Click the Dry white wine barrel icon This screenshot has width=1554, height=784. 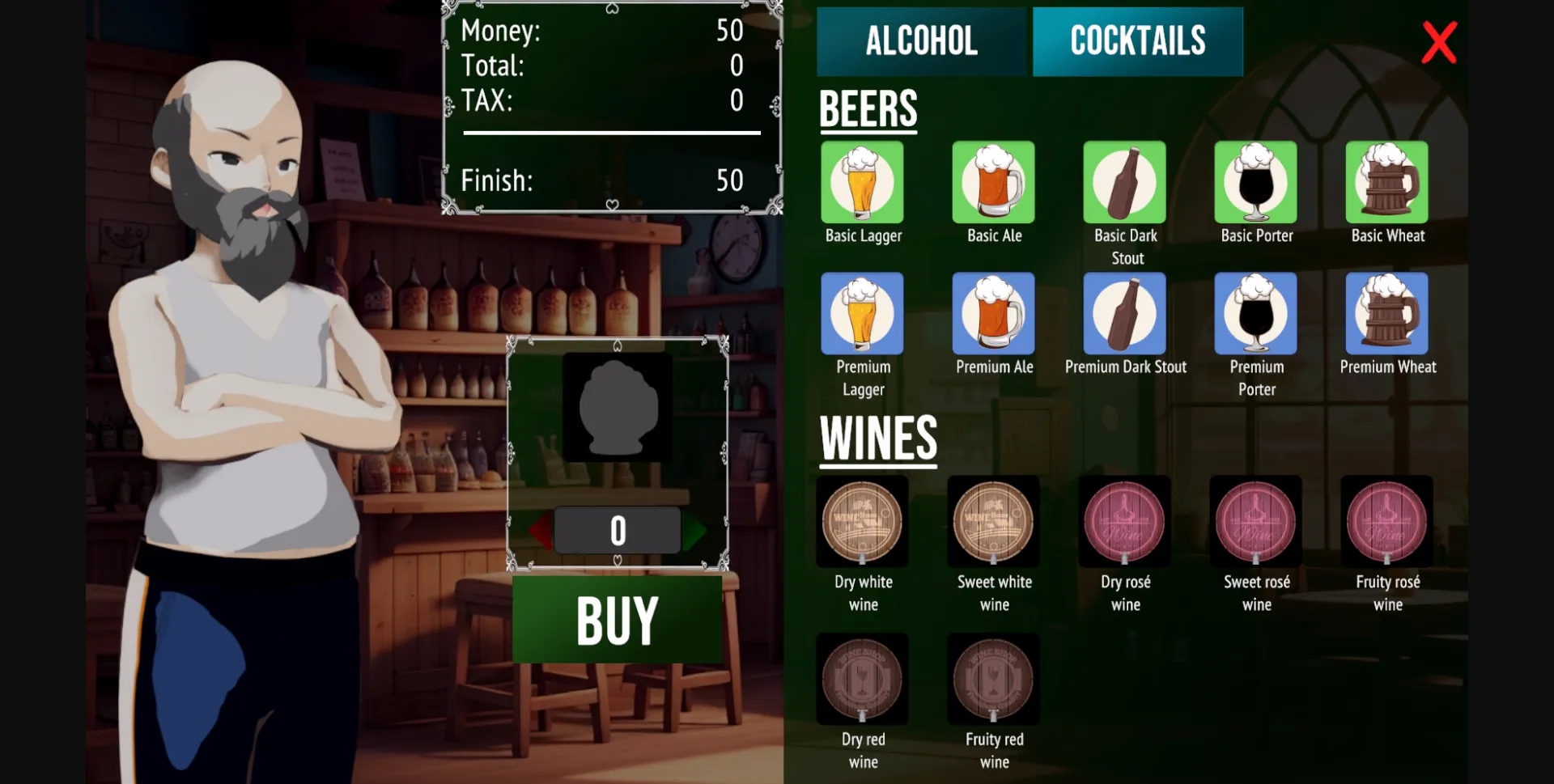tap(861, 523)
